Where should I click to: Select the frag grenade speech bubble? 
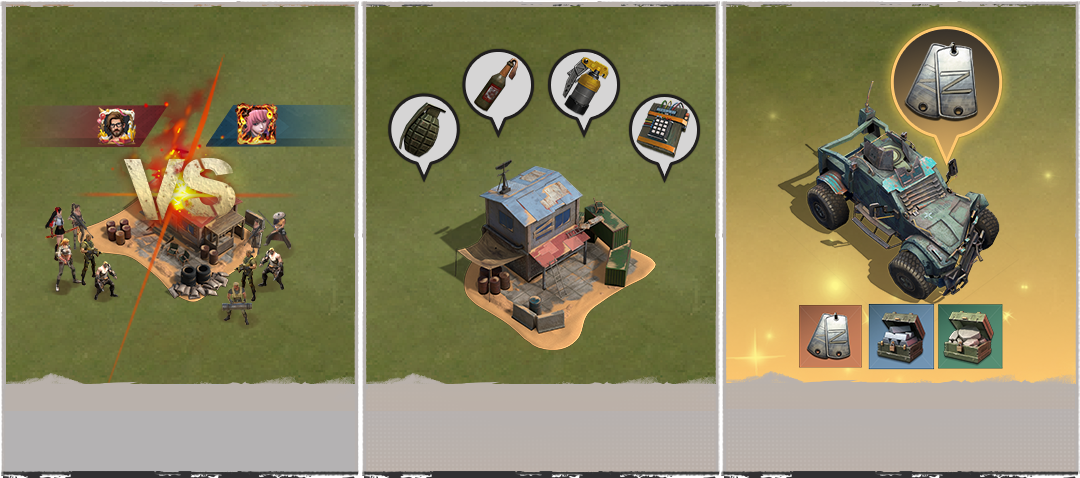423,130
